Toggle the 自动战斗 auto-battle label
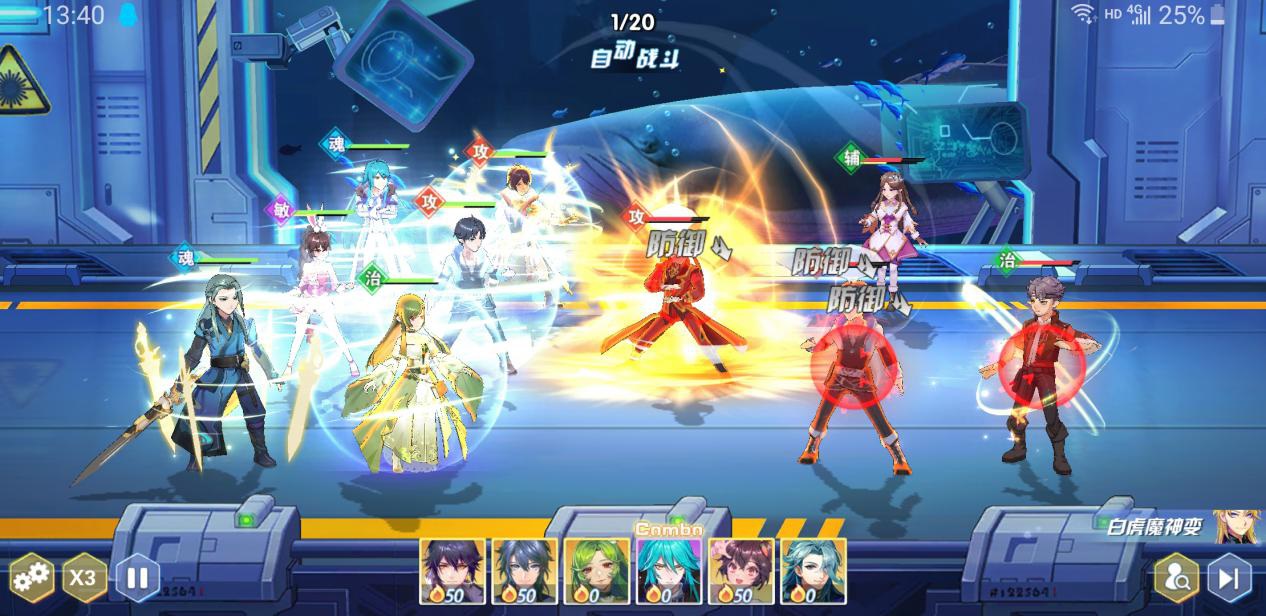The image size is (1266, 616). click(634, 57)
